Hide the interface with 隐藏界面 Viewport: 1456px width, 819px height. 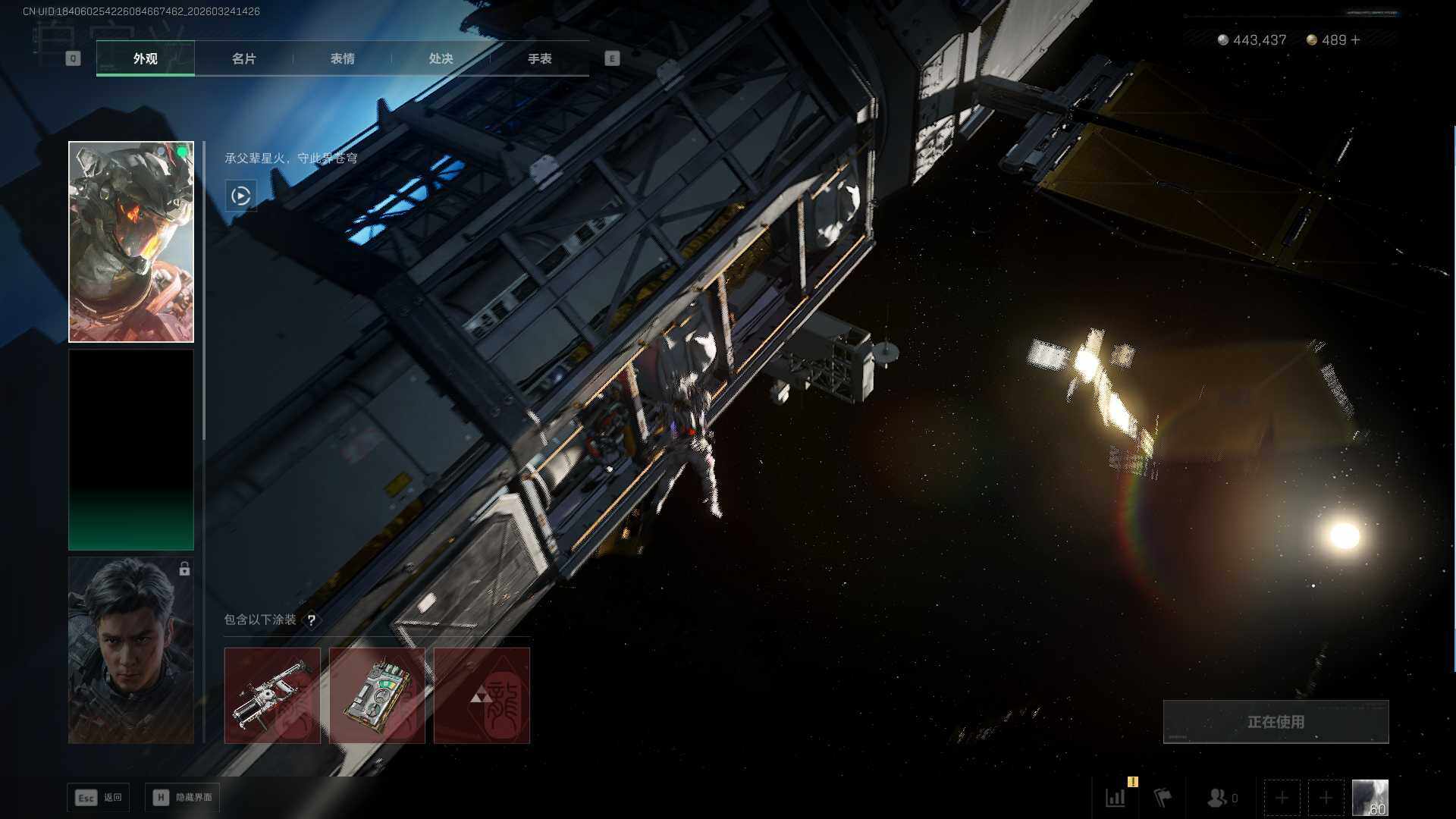coord(183,797)
